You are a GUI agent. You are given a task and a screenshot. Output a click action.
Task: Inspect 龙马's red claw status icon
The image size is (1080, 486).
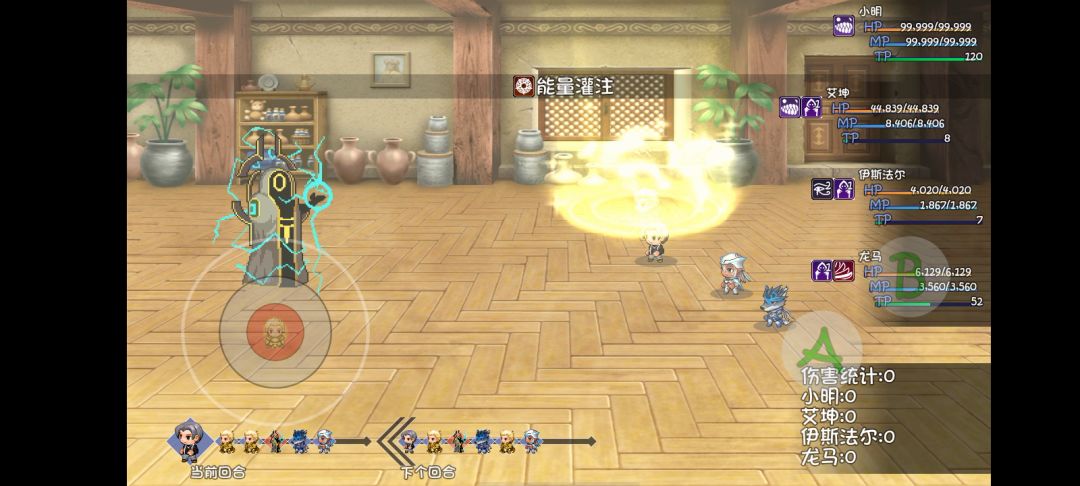point(845,270)
